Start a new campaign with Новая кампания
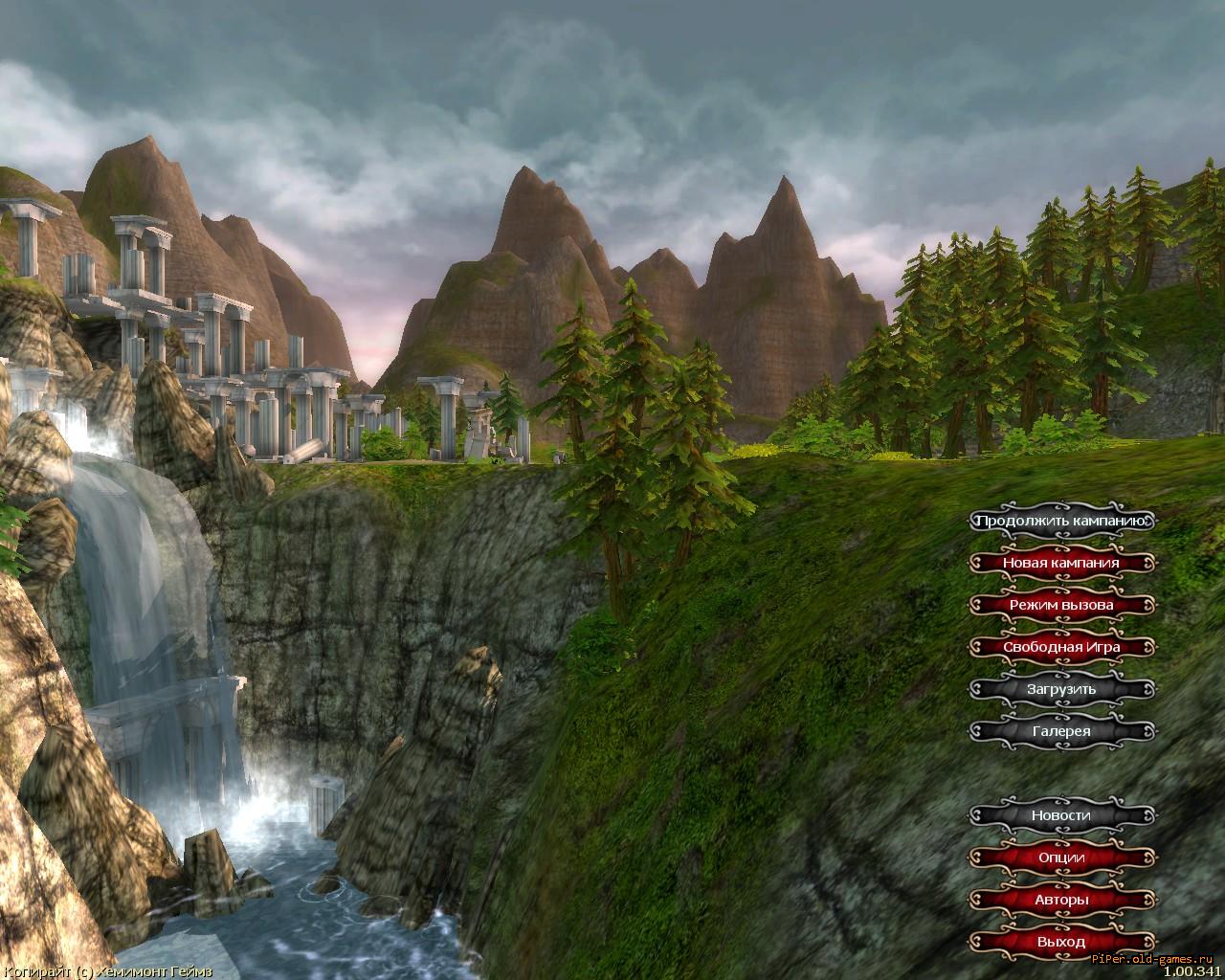The height and width of the screenshot is (980, 1225). click(1060, 563)
